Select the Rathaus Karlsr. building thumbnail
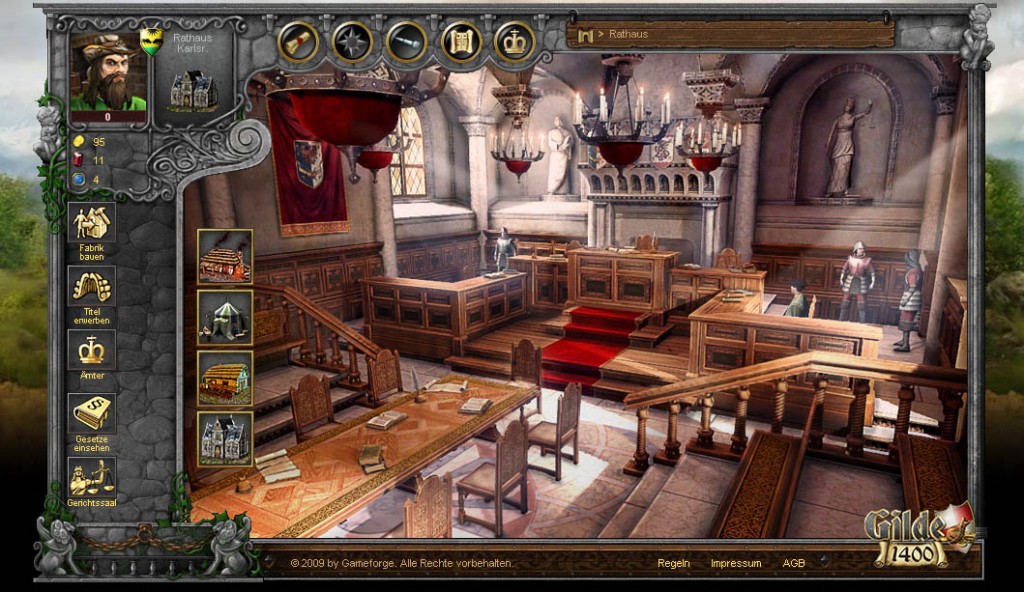Image resolution: width=1024 pixels, height=592 pixels. point(193,90)
